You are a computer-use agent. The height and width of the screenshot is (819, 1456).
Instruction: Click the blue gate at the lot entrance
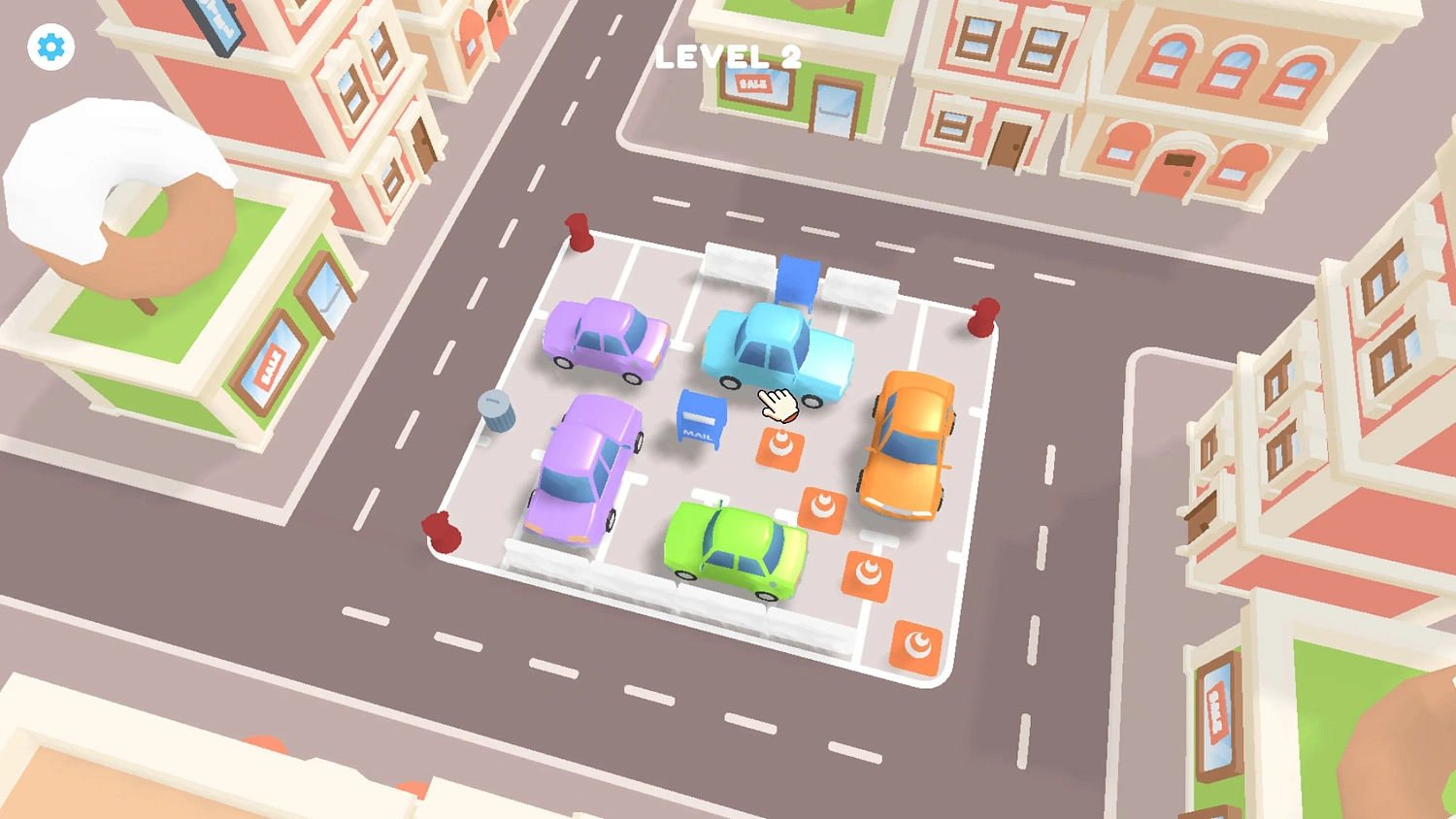tap(798, 279)
